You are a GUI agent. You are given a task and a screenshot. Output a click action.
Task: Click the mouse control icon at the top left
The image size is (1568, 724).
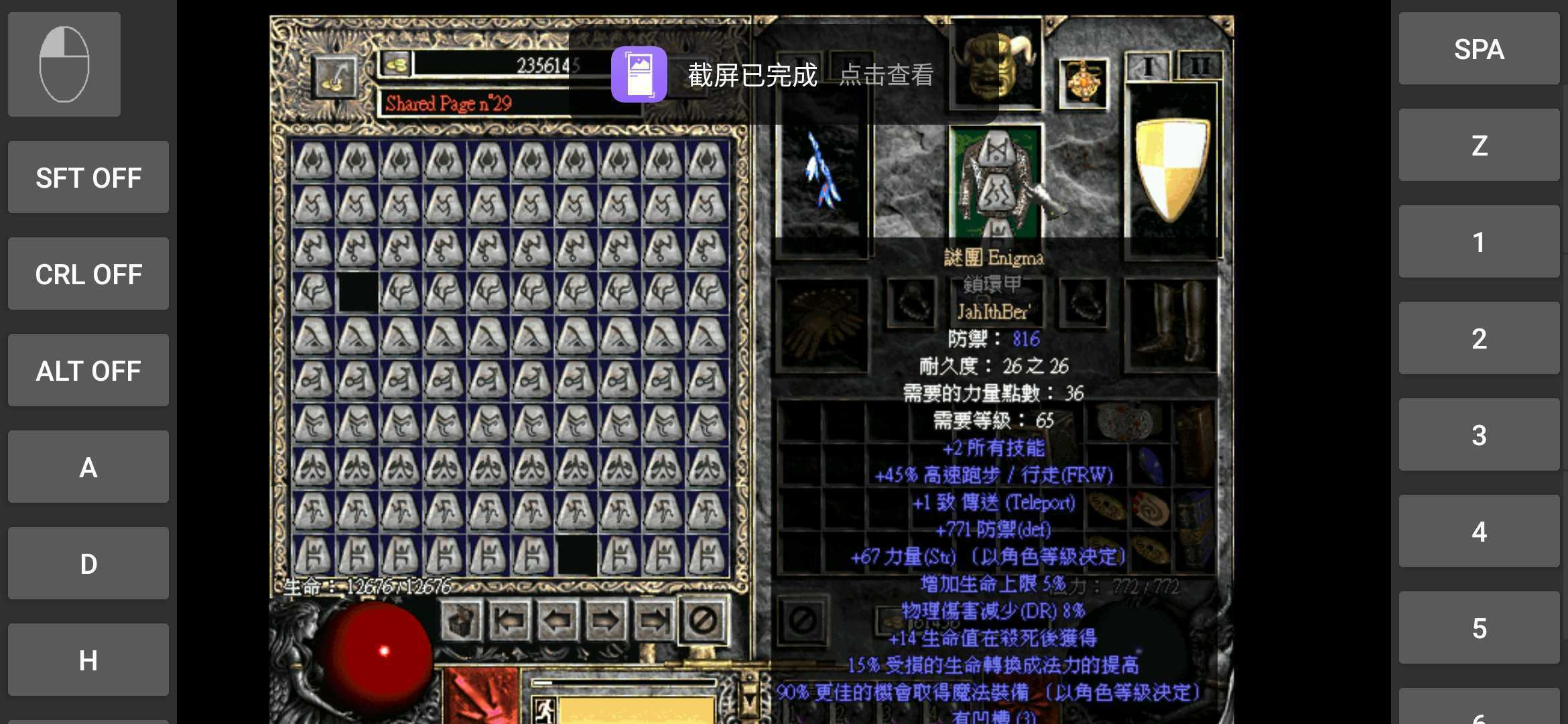point(64,64)
